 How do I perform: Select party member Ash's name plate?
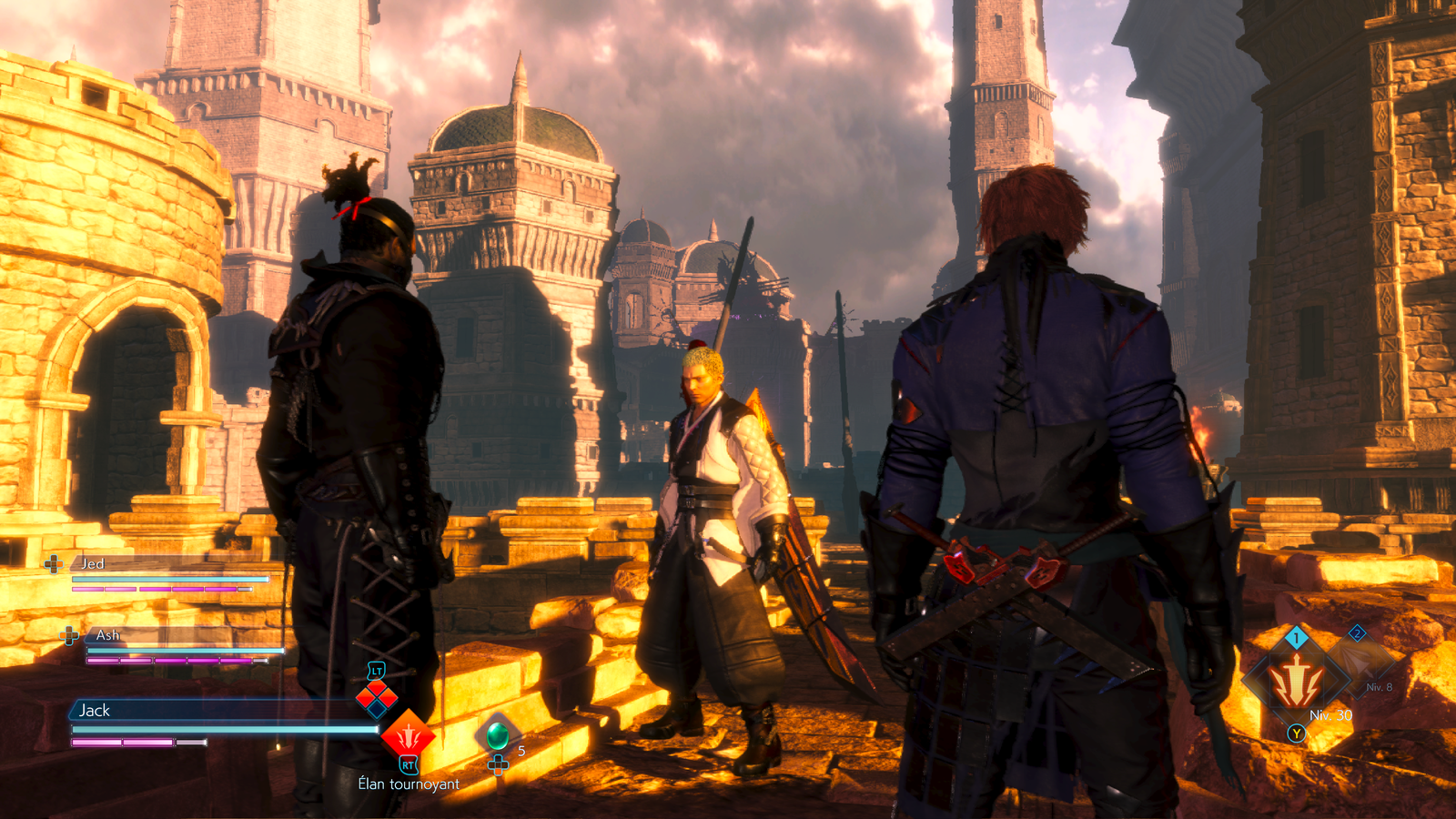tap(107, 635)
